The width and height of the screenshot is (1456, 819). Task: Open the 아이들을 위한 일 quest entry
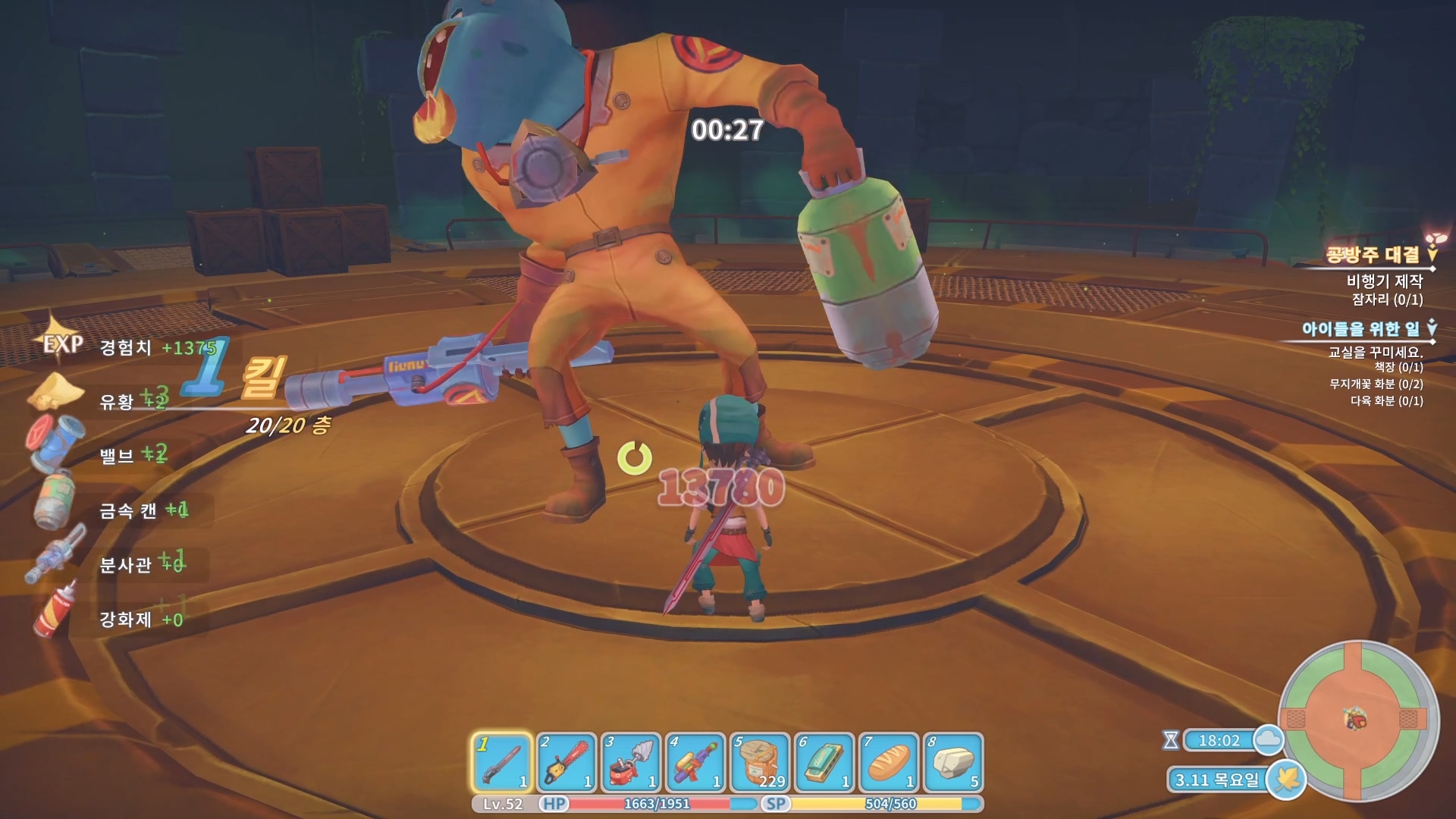1360,328
